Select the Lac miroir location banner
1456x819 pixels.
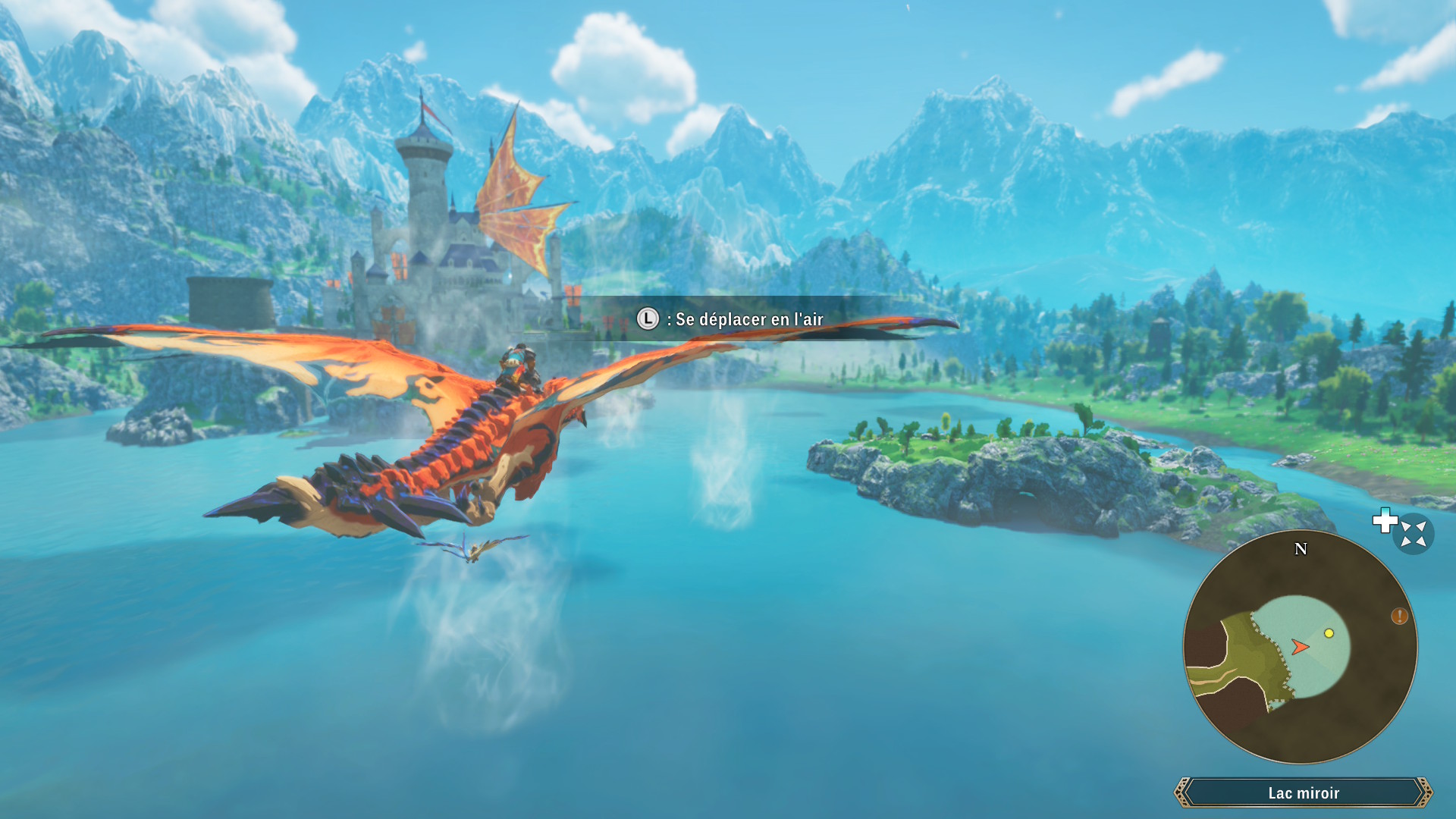(x=1303, y=792)
